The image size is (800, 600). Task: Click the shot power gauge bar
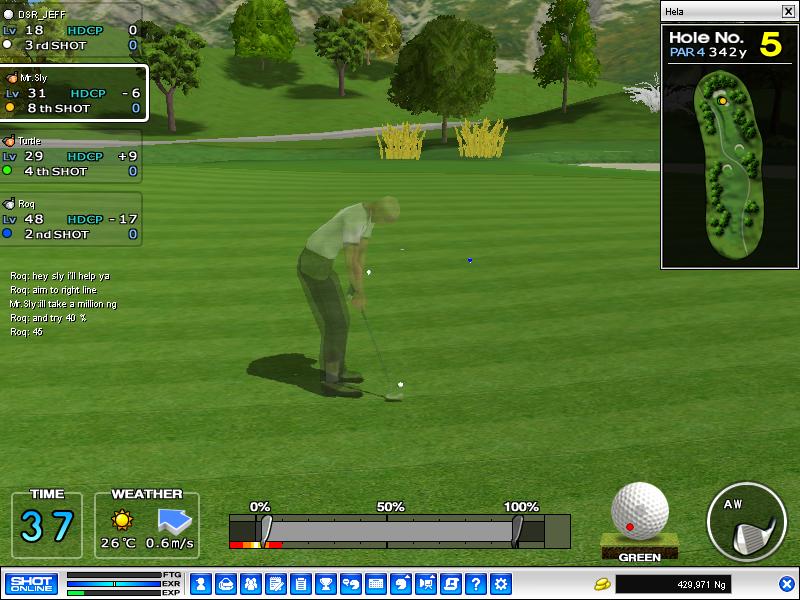point(390,530)
